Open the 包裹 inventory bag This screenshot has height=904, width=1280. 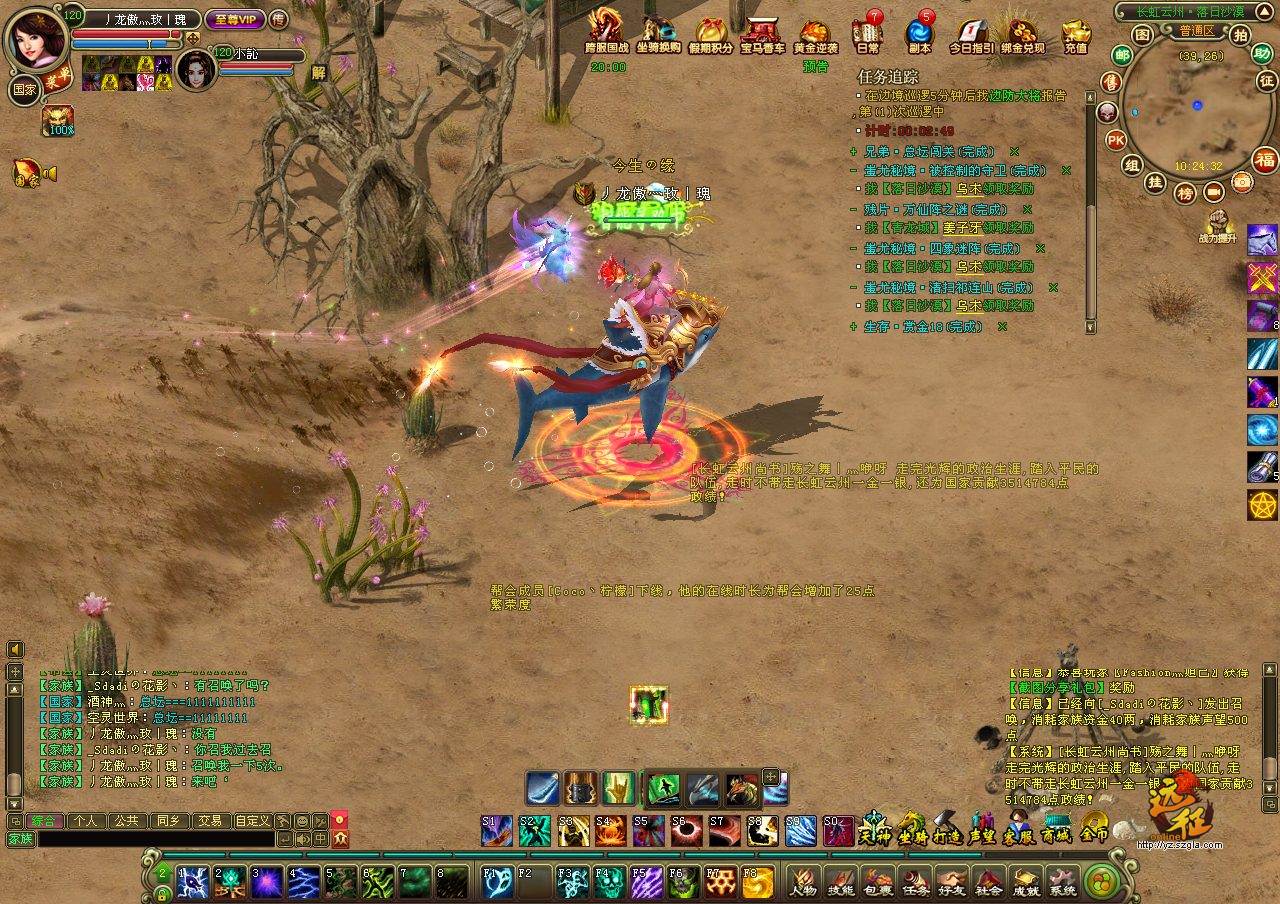click(x=877, y=881)
